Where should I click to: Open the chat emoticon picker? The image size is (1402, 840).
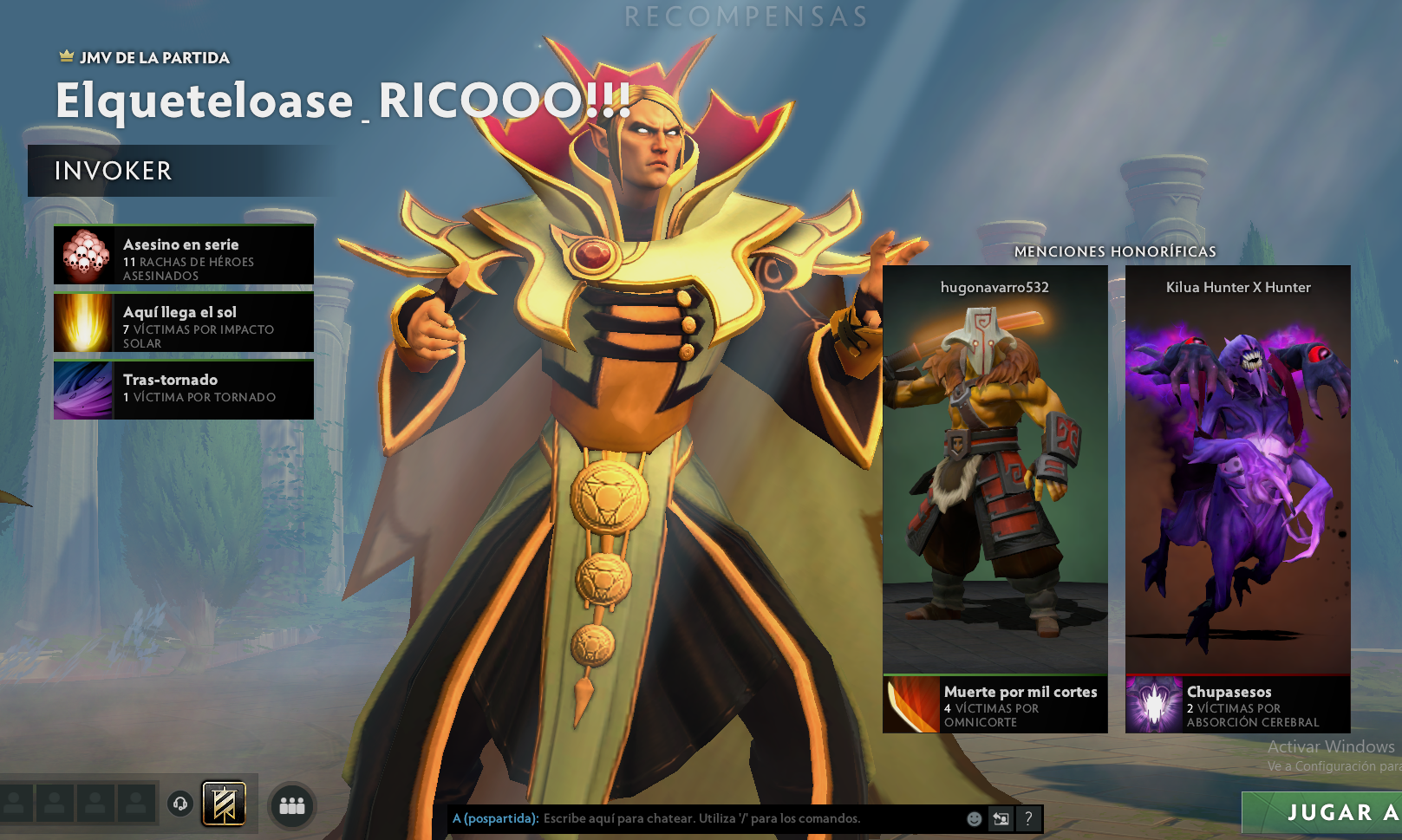click(x=975, y=818)
